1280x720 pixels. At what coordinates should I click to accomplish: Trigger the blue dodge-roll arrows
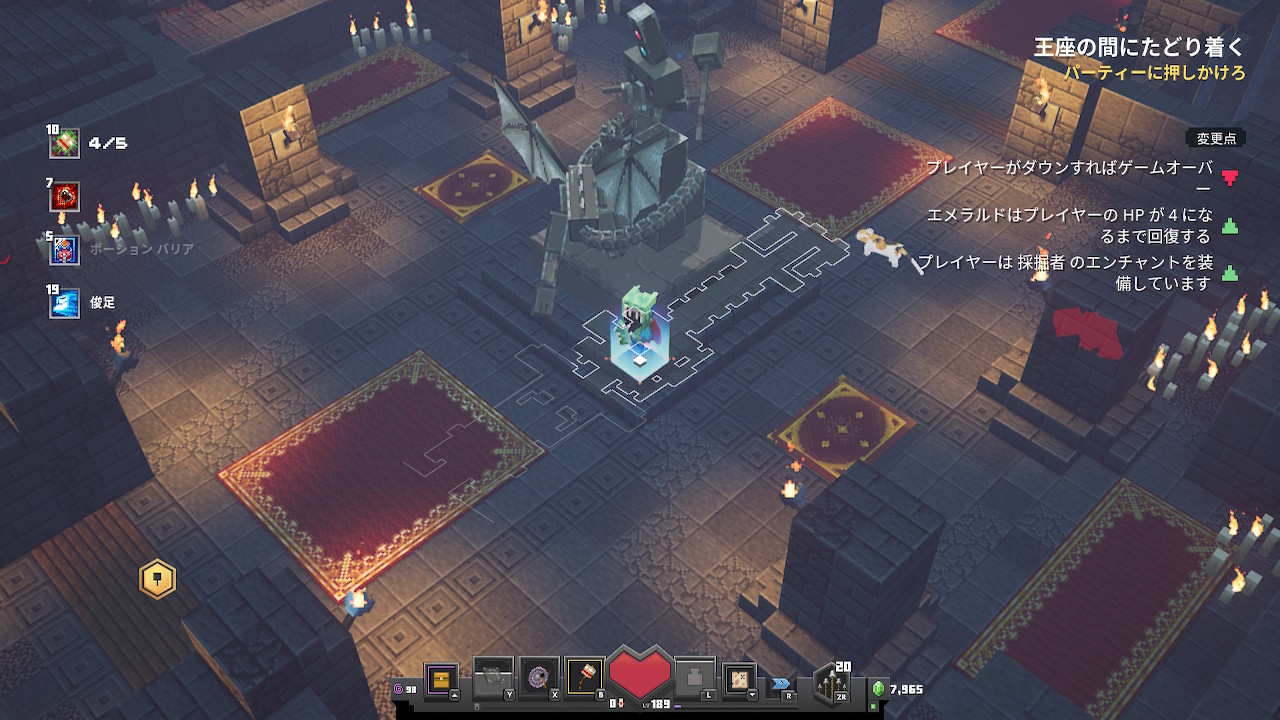coord(780,684)
